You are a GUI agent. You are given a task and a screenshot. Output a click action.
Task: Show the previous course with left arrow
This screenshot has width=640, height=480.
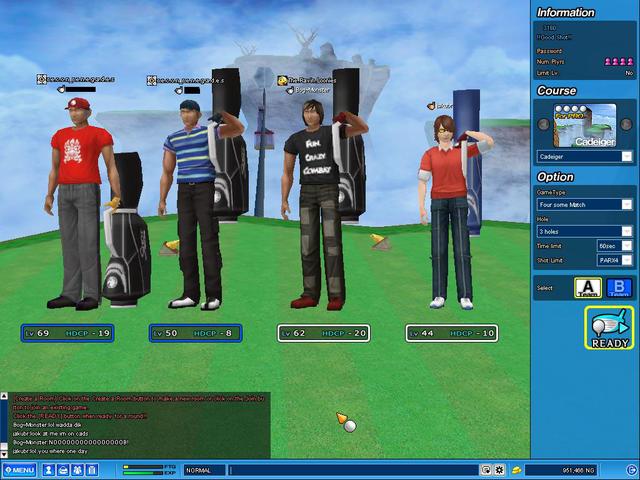click(x=542, y=125)
